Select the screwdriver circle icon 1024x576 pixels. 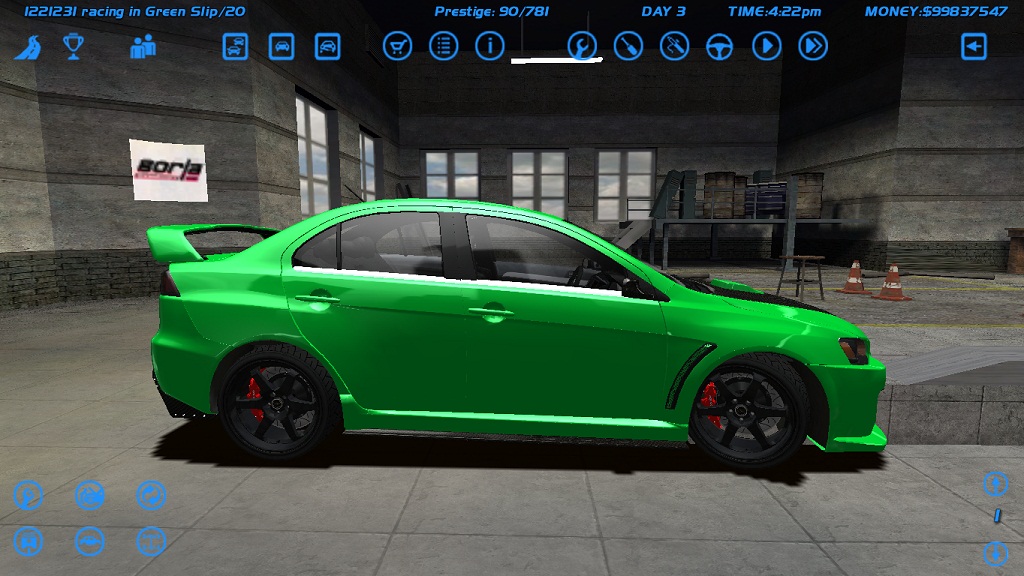coord(628,46)
